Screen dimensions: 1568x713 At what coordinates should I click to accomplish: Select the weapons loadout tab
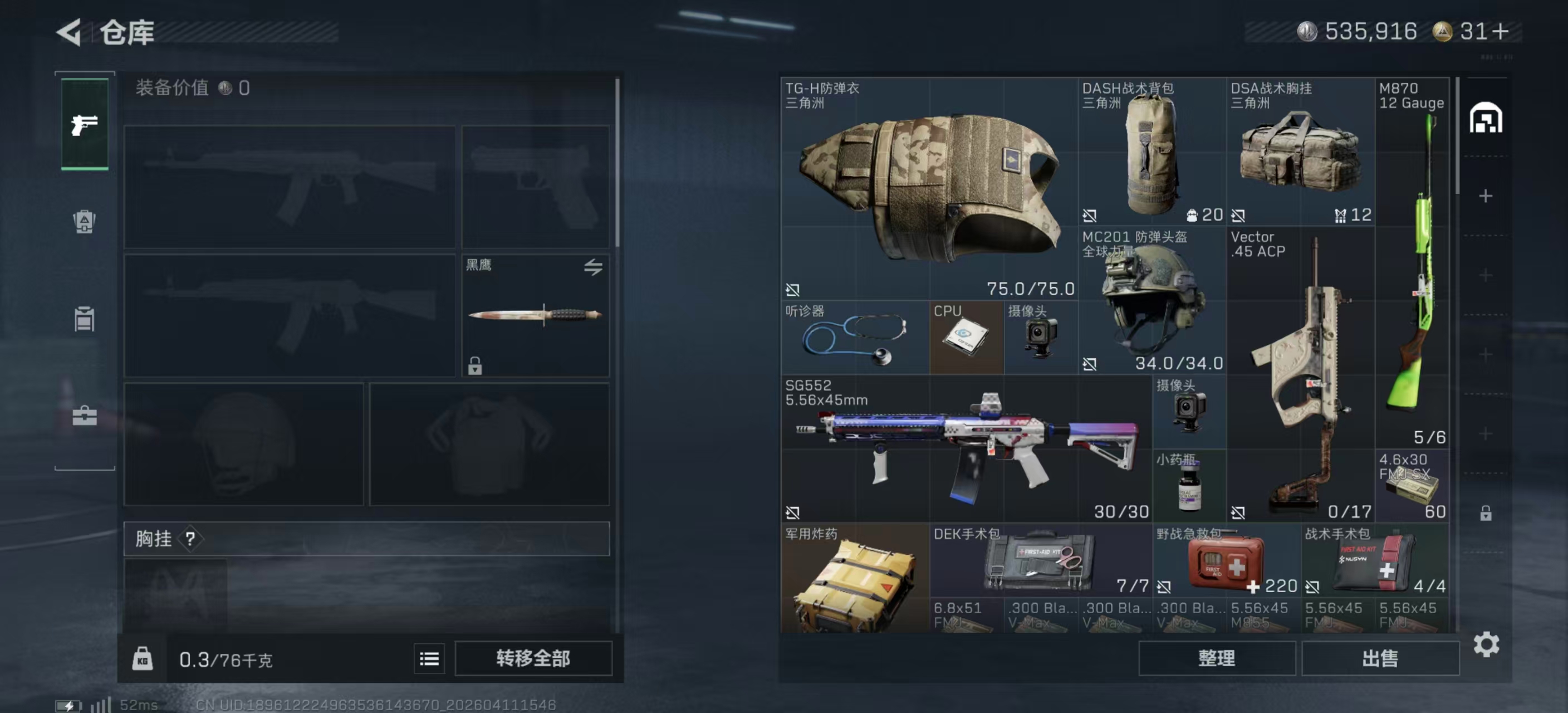tap(85, 124)
